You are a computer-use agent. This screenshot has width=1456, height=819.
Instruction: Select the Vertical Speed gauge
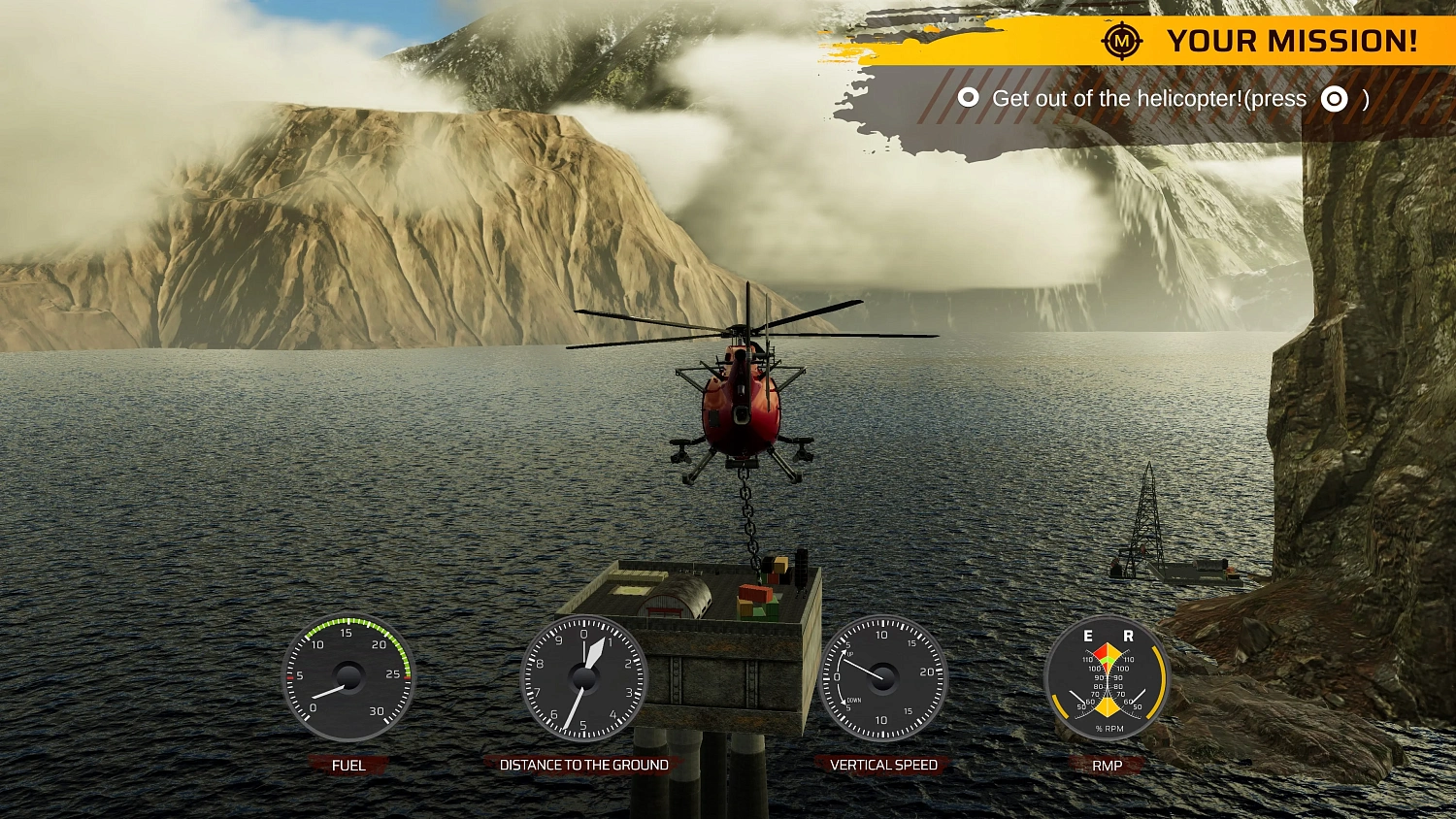[884, 676]
